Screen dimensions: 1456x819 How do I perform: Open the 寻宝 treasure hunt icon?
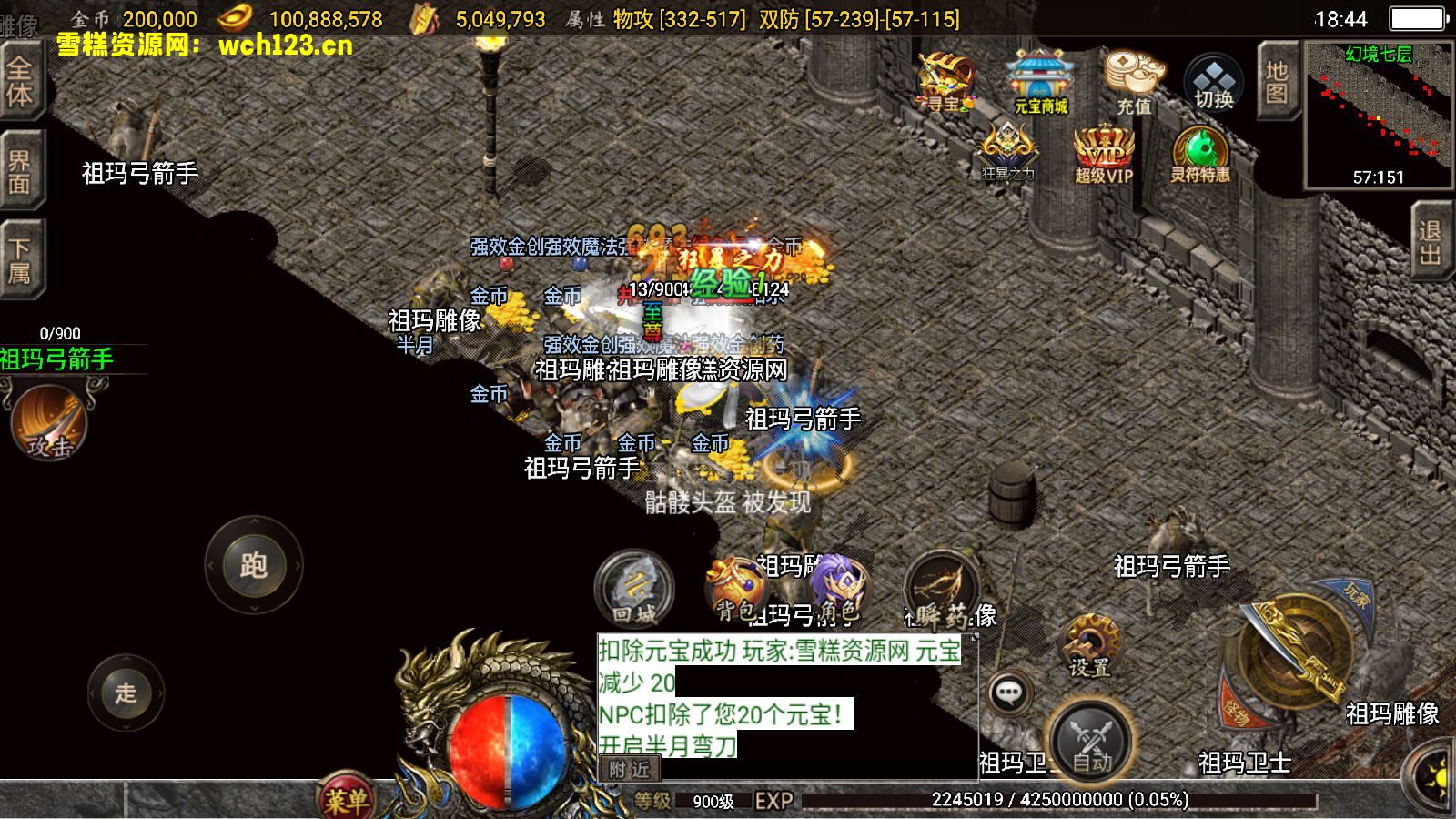tap(945, 82)
